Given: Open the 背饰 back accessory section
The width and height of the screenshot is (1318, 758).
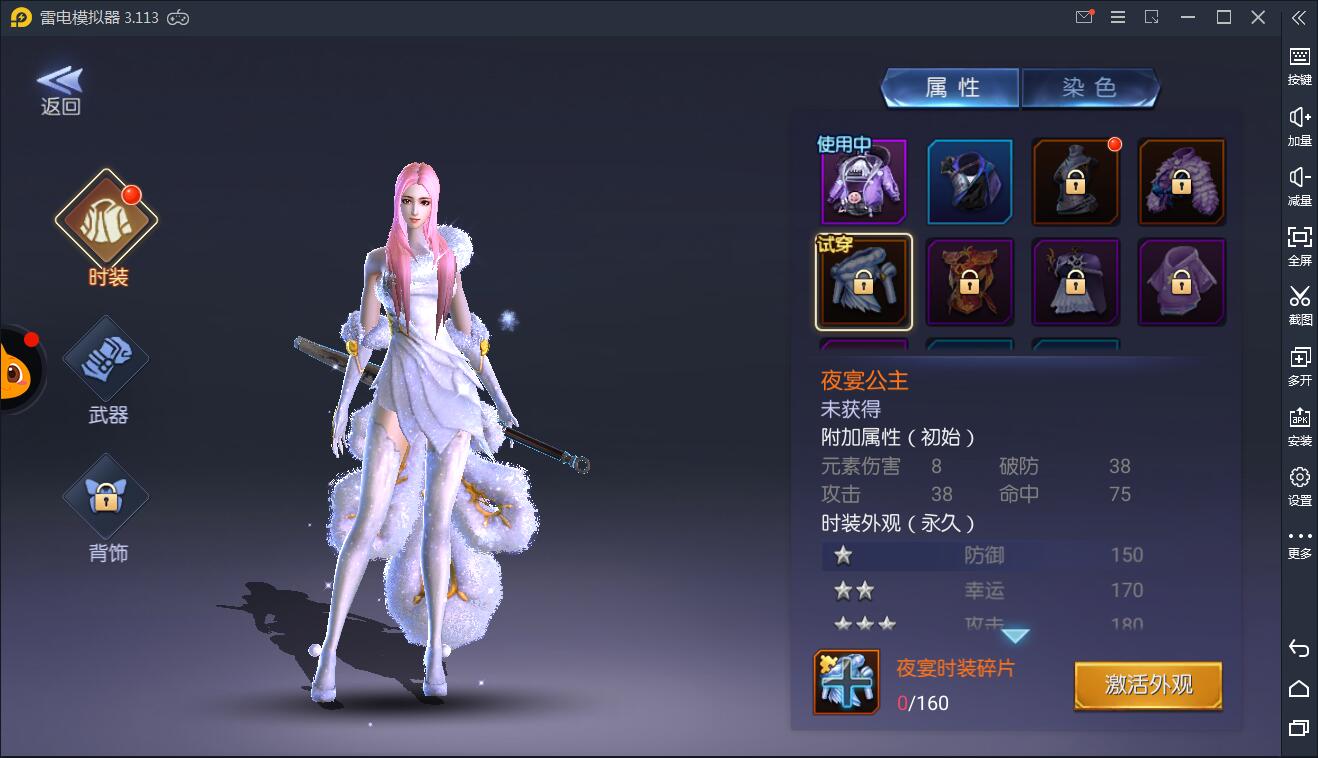Looking at the screenshot, I should click(x=105, y=495).
